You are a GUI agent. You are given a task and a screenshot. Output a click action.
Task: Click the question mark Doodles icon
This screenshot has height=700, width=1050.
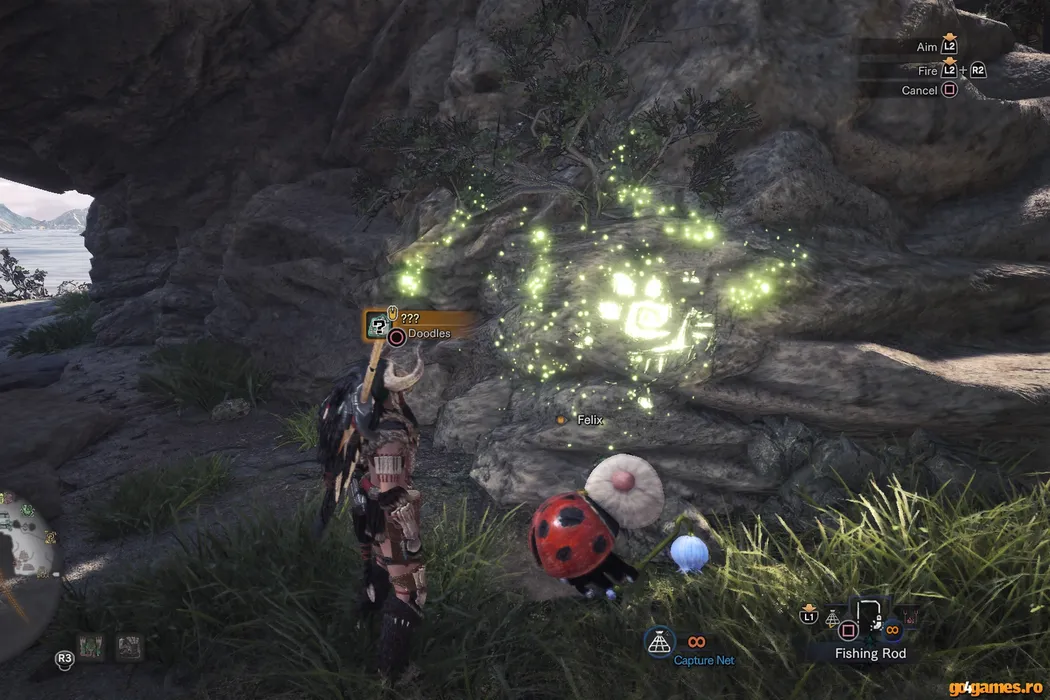[x=378, y=323]
